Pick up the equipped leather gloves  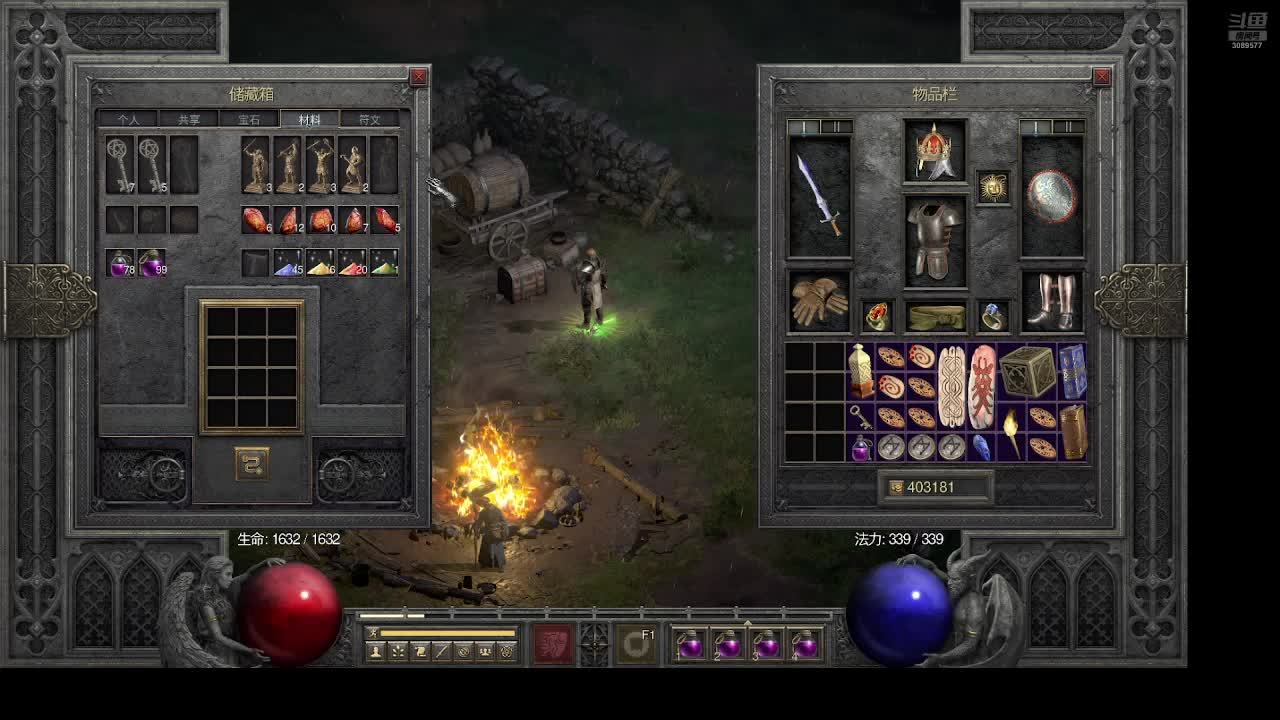(x=820, y=301)
